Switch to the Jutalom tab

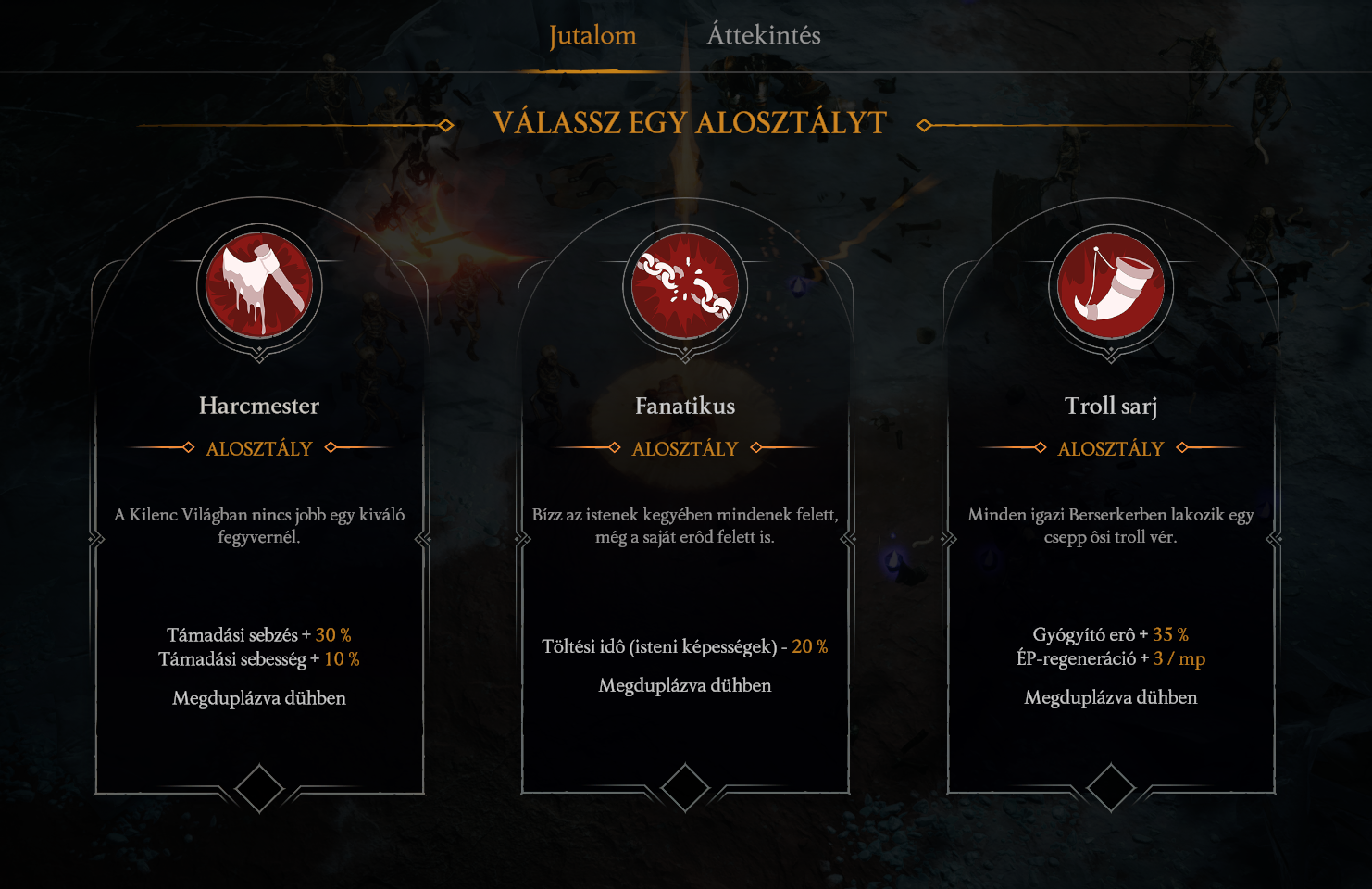pos(592,36)
